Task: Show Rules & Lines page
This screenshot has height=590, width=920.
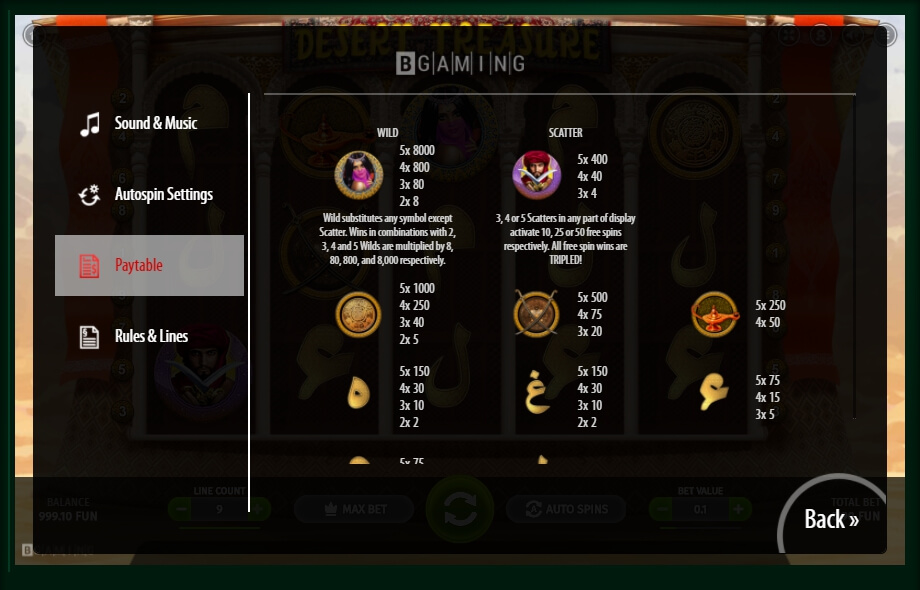Action: pos(150,336)
